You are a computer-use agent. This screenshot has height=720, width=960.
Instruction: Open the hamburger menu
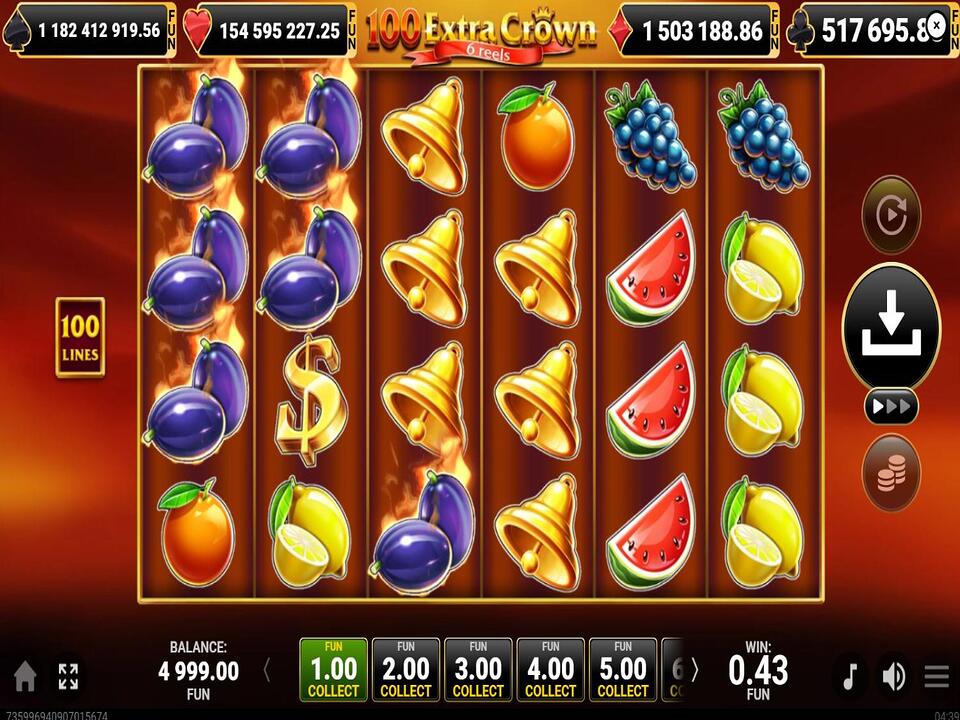(936, 677)
